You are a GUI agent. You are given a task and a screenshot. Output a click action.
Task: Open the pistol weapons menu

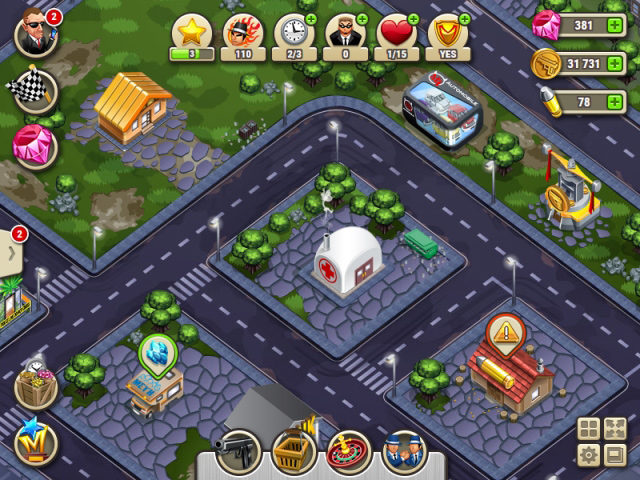click(x=240, y=452)
